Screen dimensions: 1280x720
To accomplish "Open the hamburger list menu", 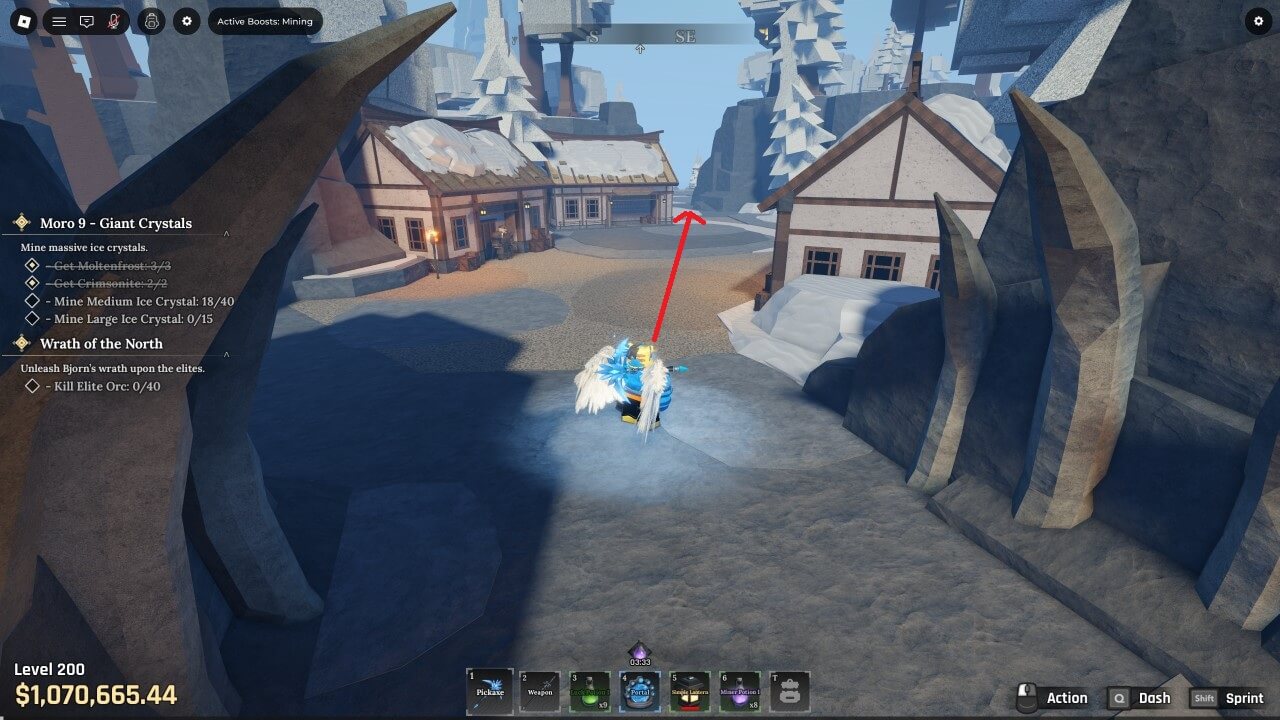I will pyautogui.click(x=59, y=21).
